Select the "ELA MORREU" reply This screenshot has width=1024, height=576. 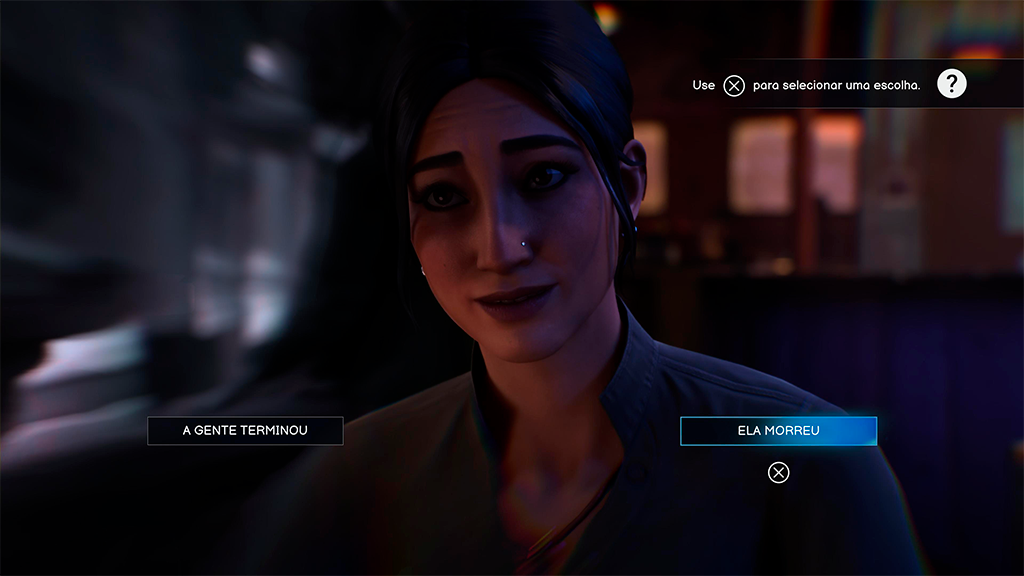click(x=778, y=431)
